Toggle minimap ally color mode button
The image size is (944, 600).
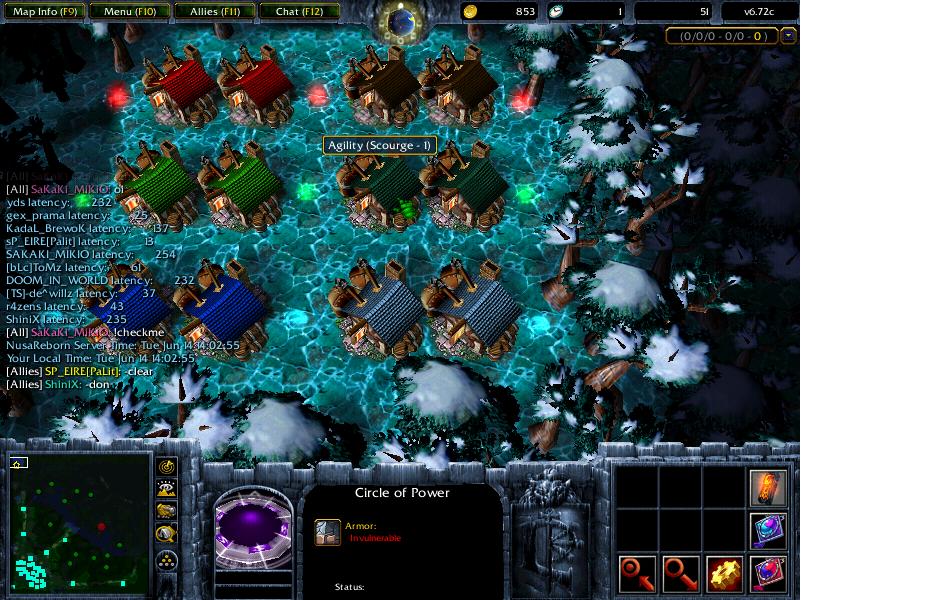point(167,511)
